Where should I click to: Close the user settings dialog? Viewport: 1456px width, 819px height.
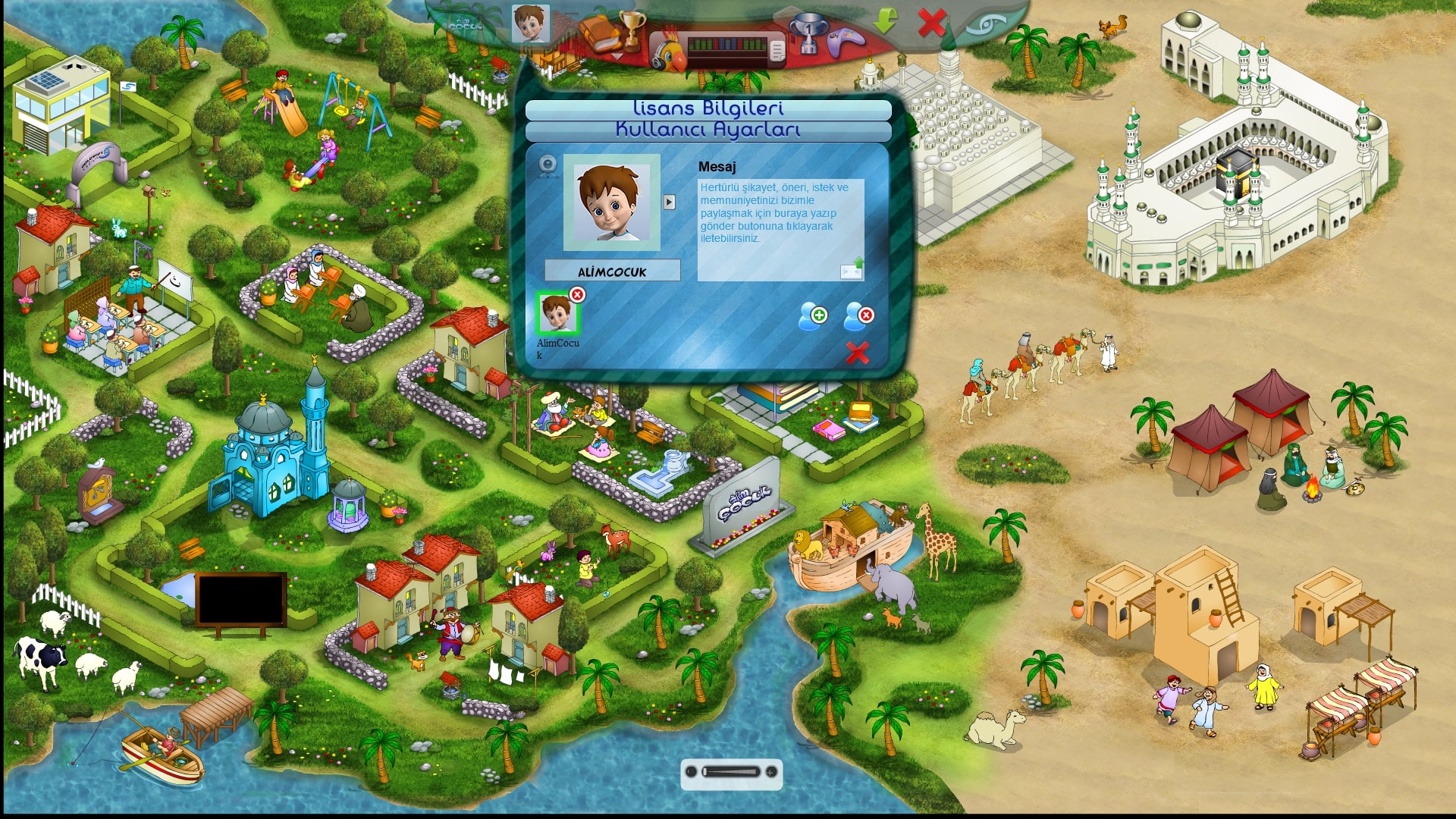[858, 353]
